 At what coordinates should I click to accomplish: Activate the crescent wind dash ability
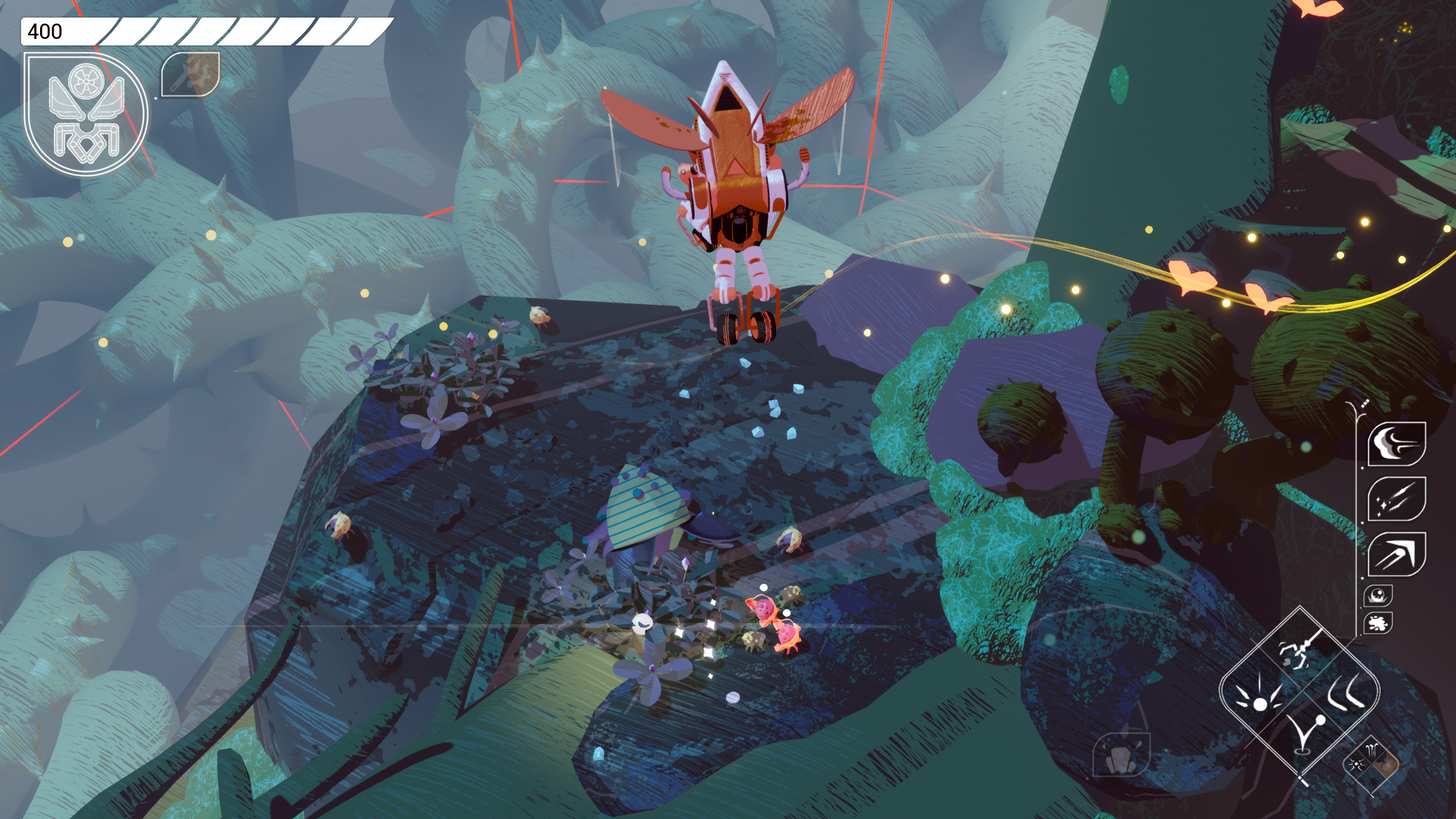pyautogui.click(x=1396, y=443)
